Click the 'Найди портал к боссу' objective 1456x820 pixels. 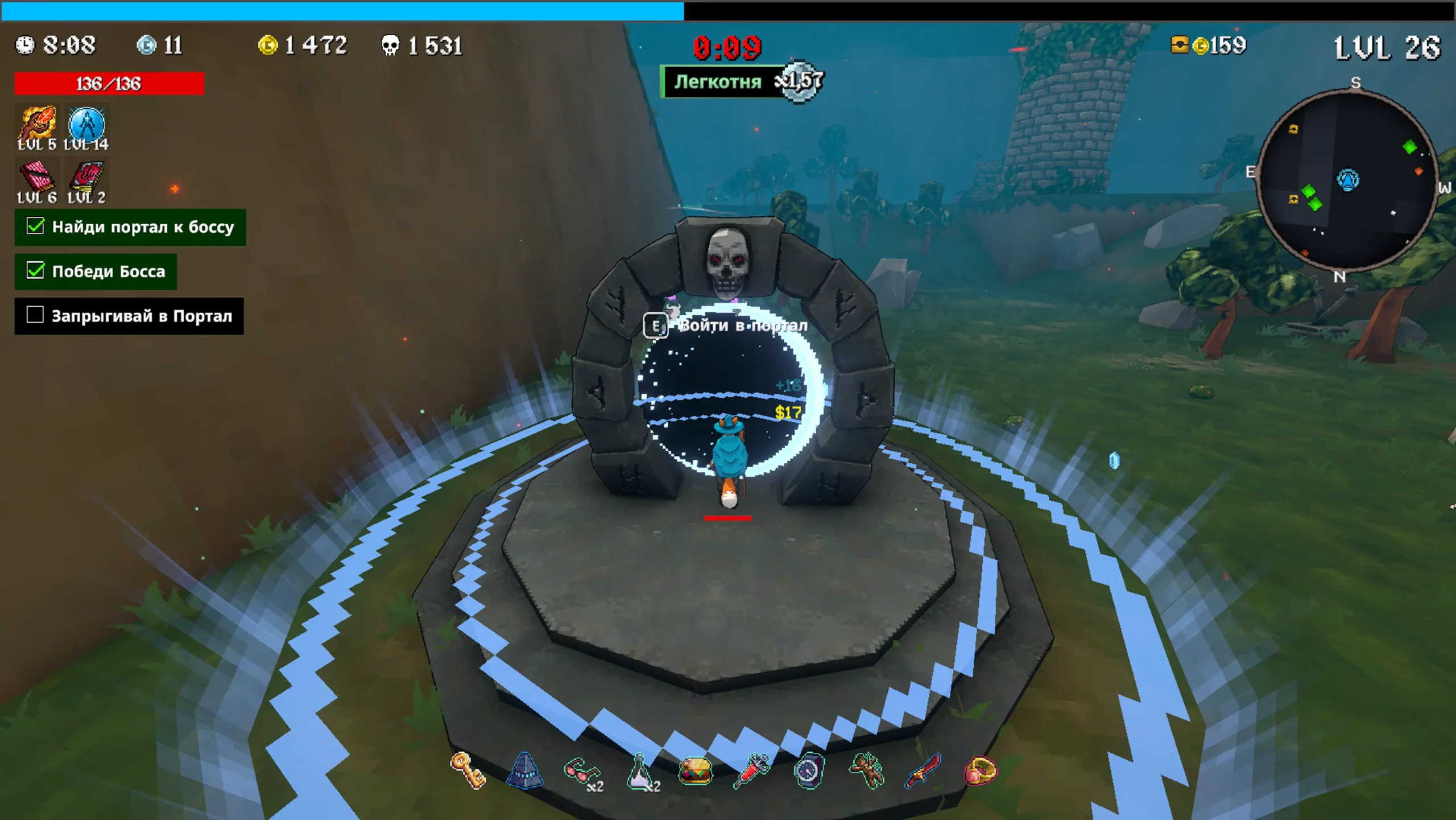pos(130,227)
